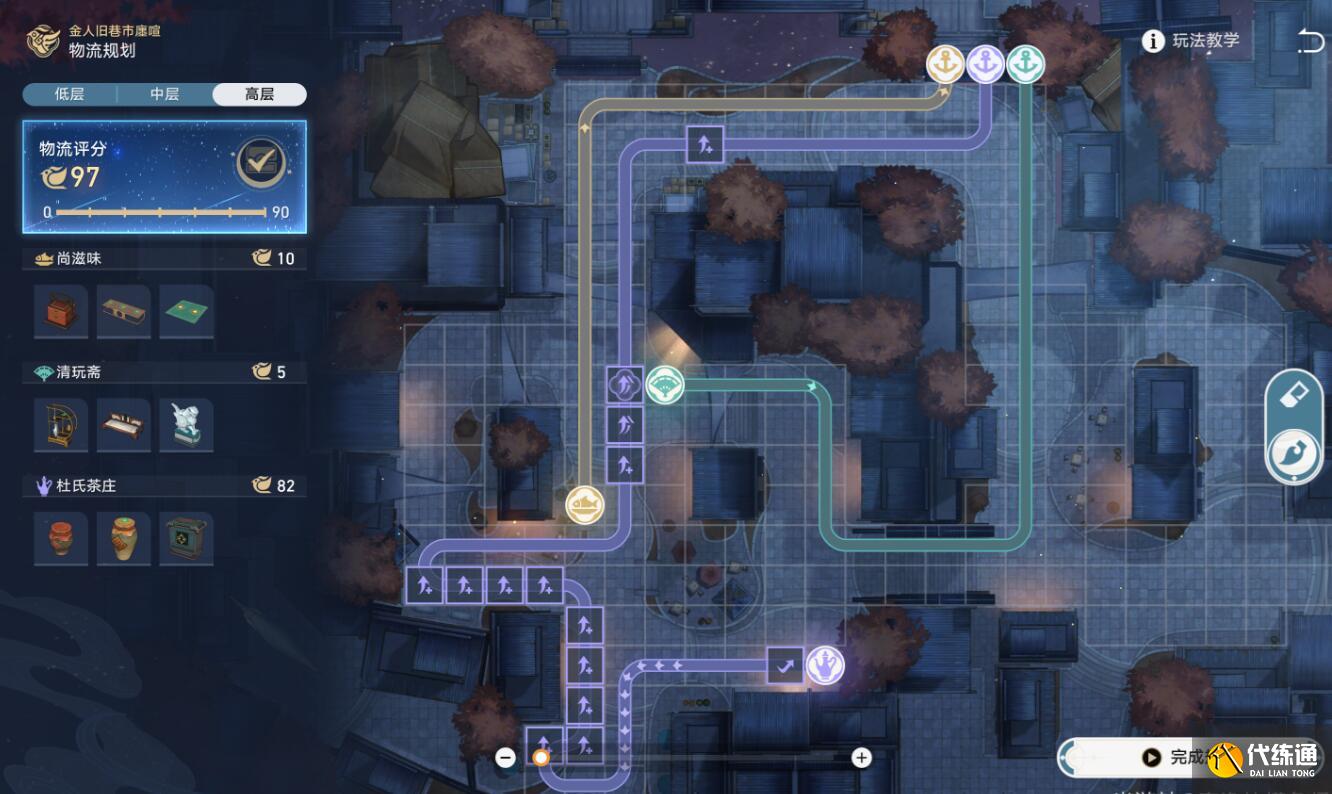Screen dimensions: 1332x794
Task: Confirm with the 完成 button
Action: click(x=1180, y=758)
